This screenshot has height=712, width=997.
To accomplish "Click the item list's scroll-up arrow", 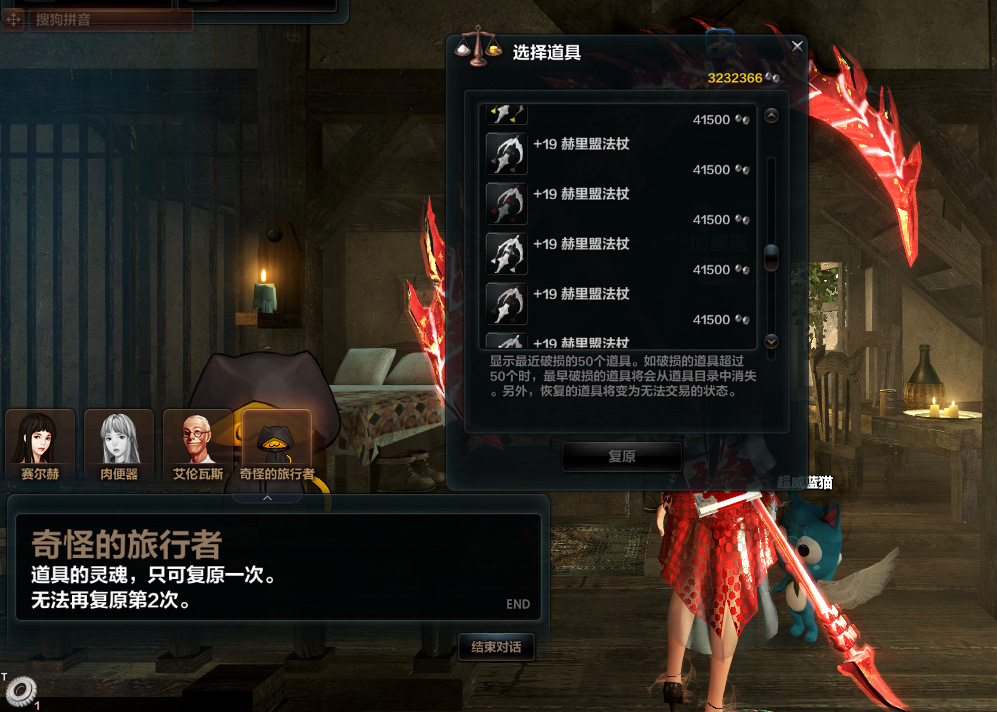I will (771, 116).
